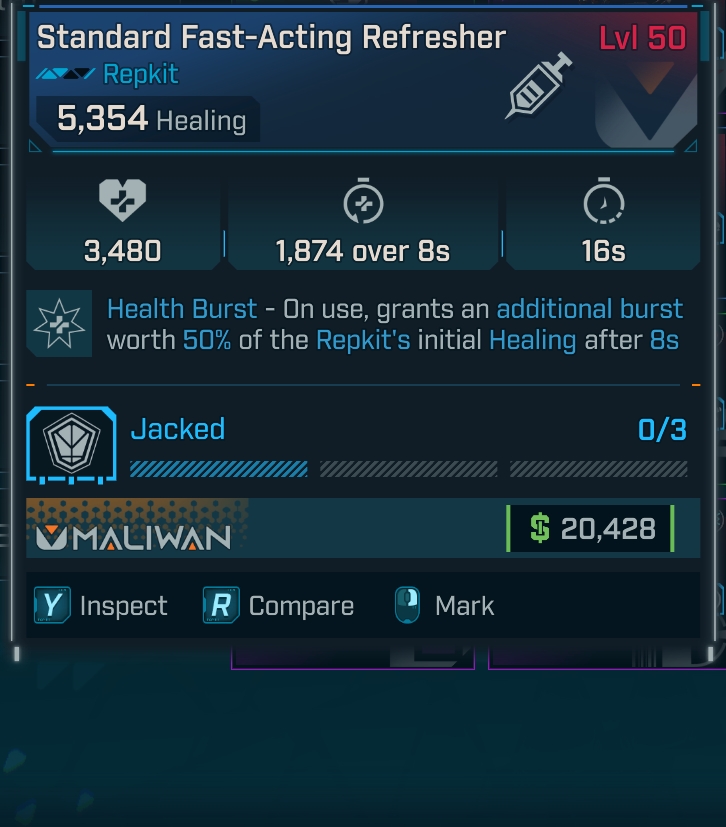This screenshot has height=827, width=726.
Task: Select the Jacked firmware icon
Action: (x=71, y=447)
